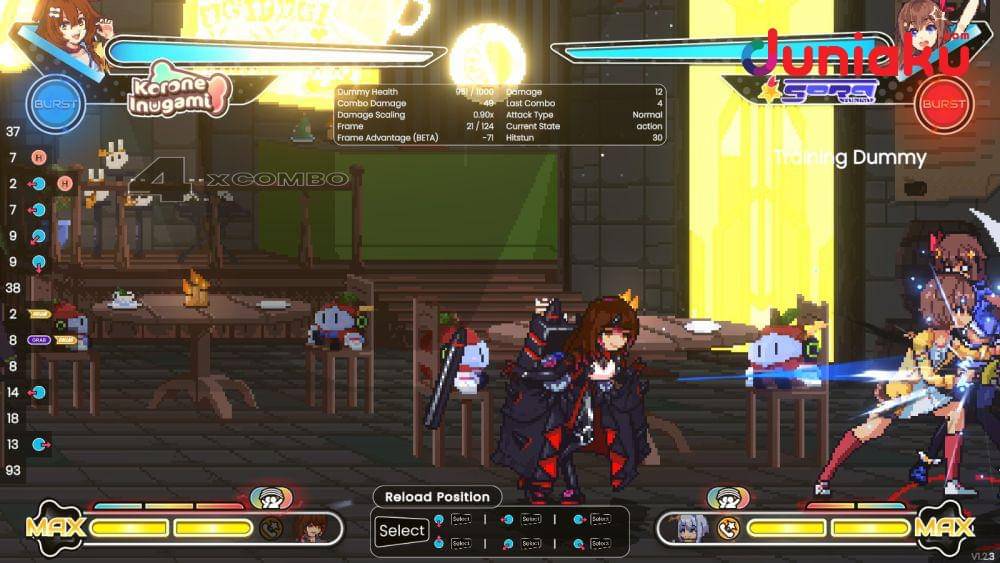Choose the Select box beside the right-arrow icon
Image resolution: width=1000 pixels, height=563 pixels.
click(600, 519)
